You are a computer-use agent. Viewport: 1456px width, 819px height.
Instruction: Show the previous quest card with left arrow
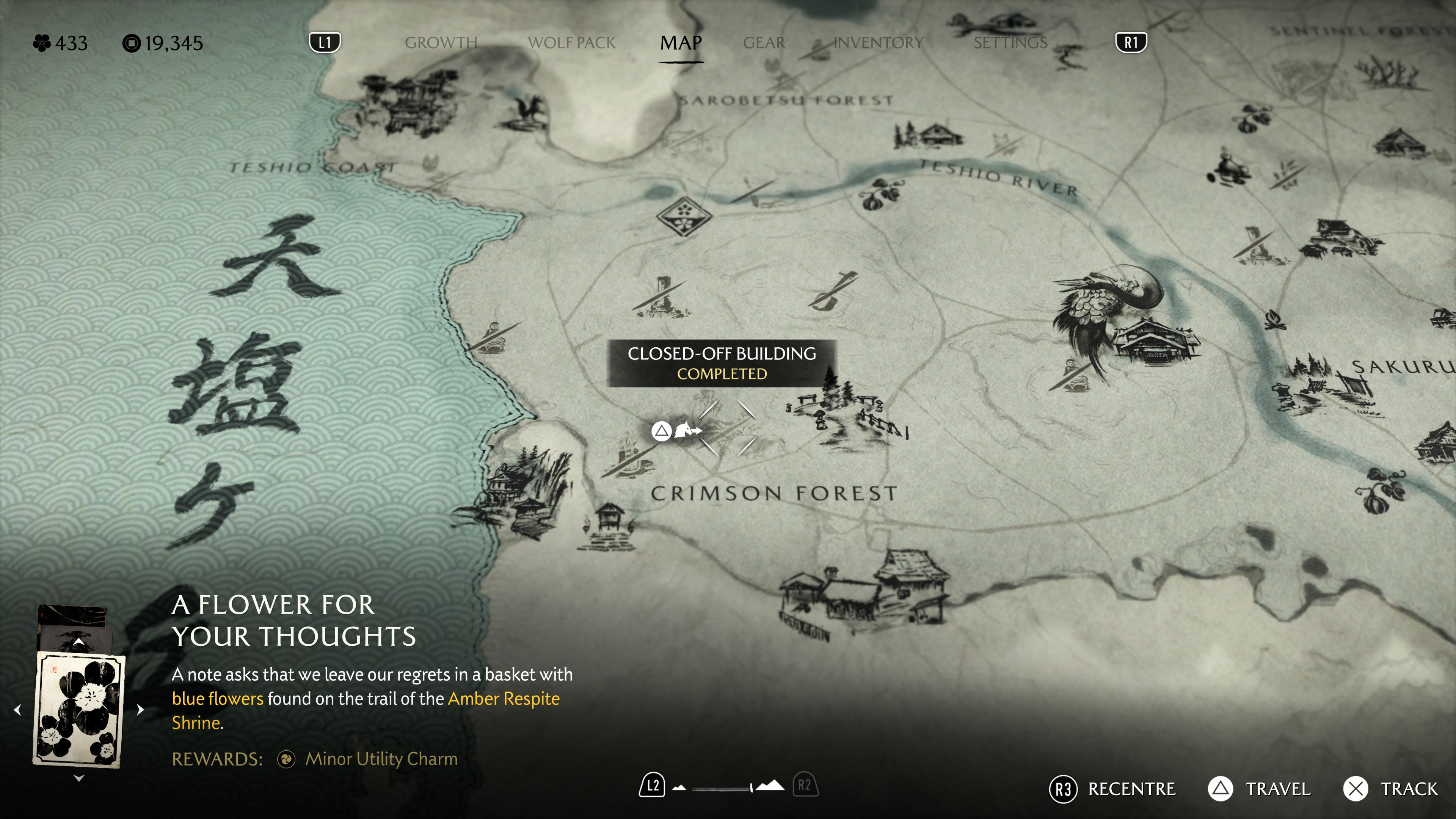pos(17,709)
